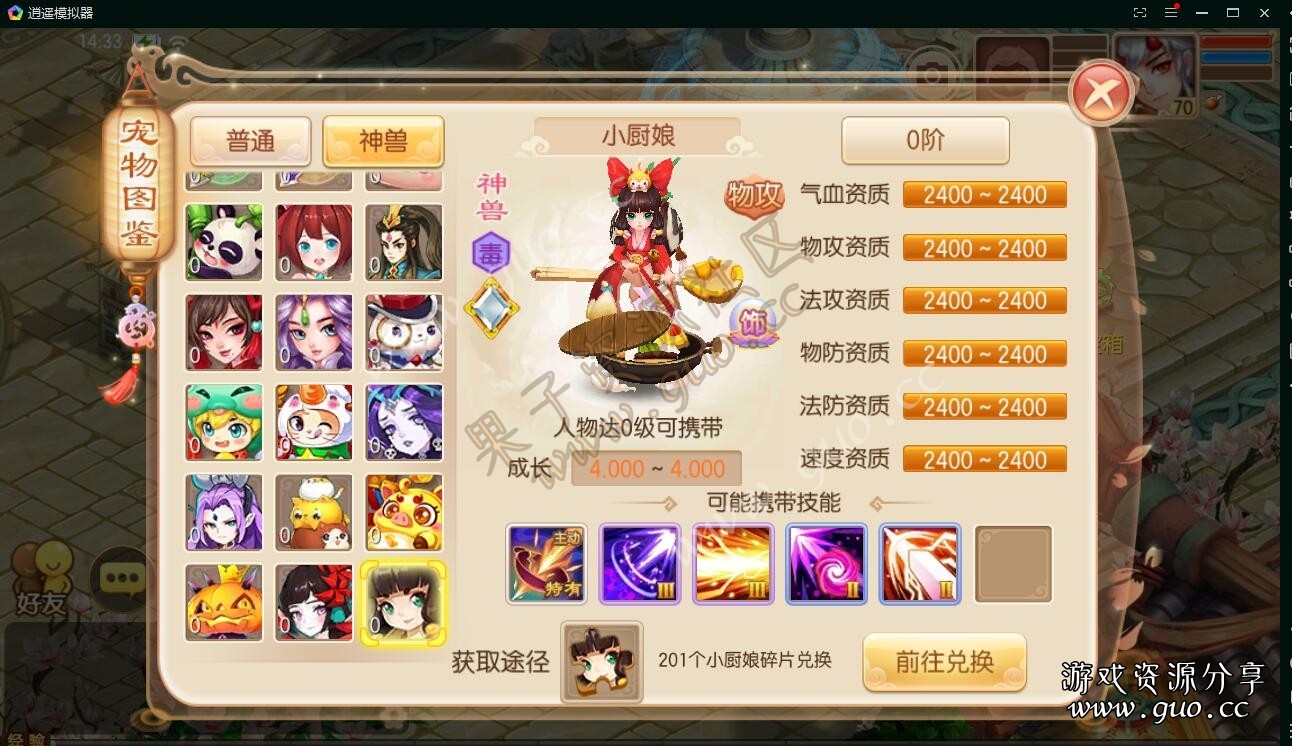The image size is (1292, 746).
Task: Switch to the 神兽 pets tab
Action: click(383, 142)
